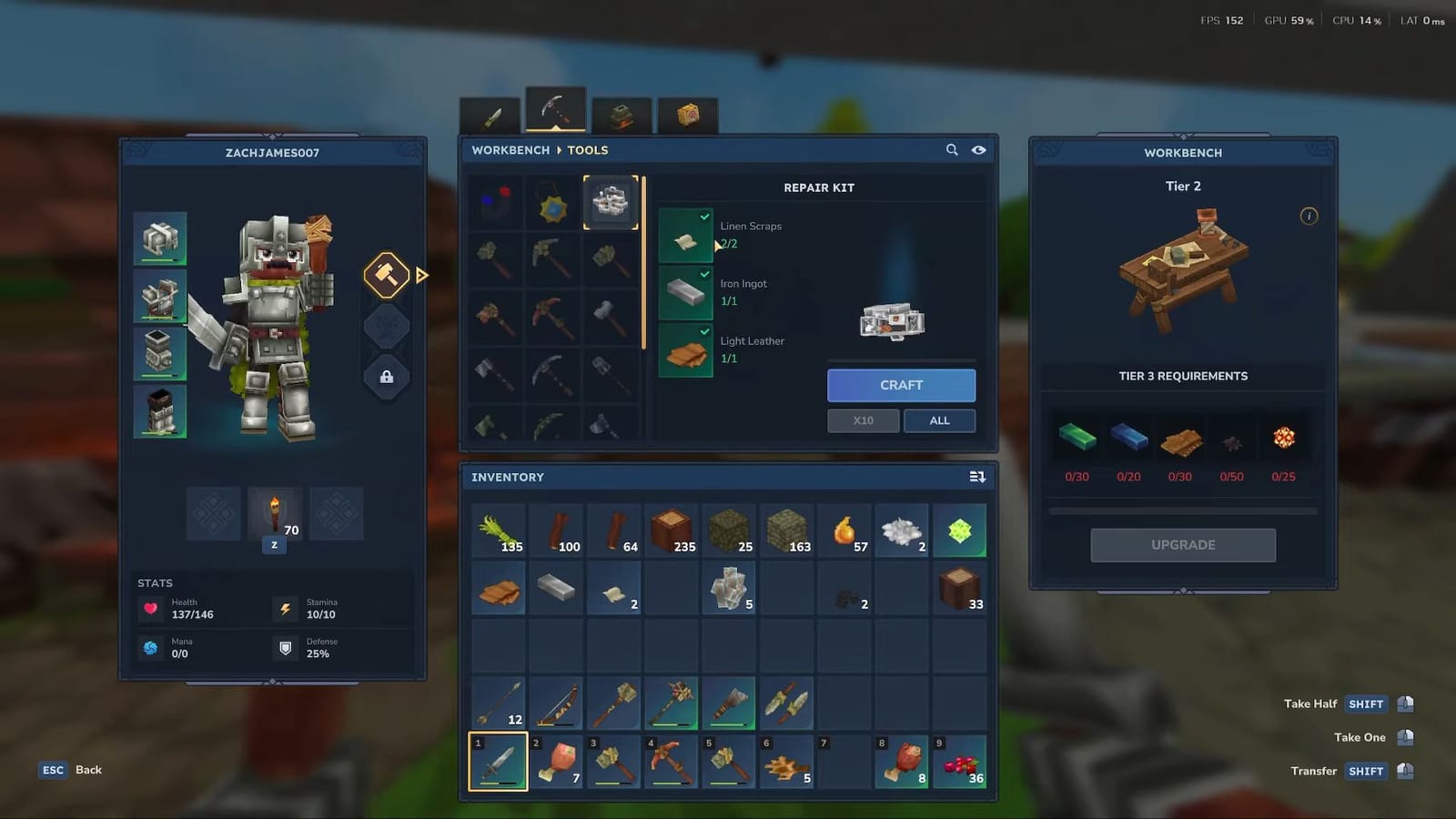
Task: Expand the arrow next to the hammer icon
Action: [421, 275]
